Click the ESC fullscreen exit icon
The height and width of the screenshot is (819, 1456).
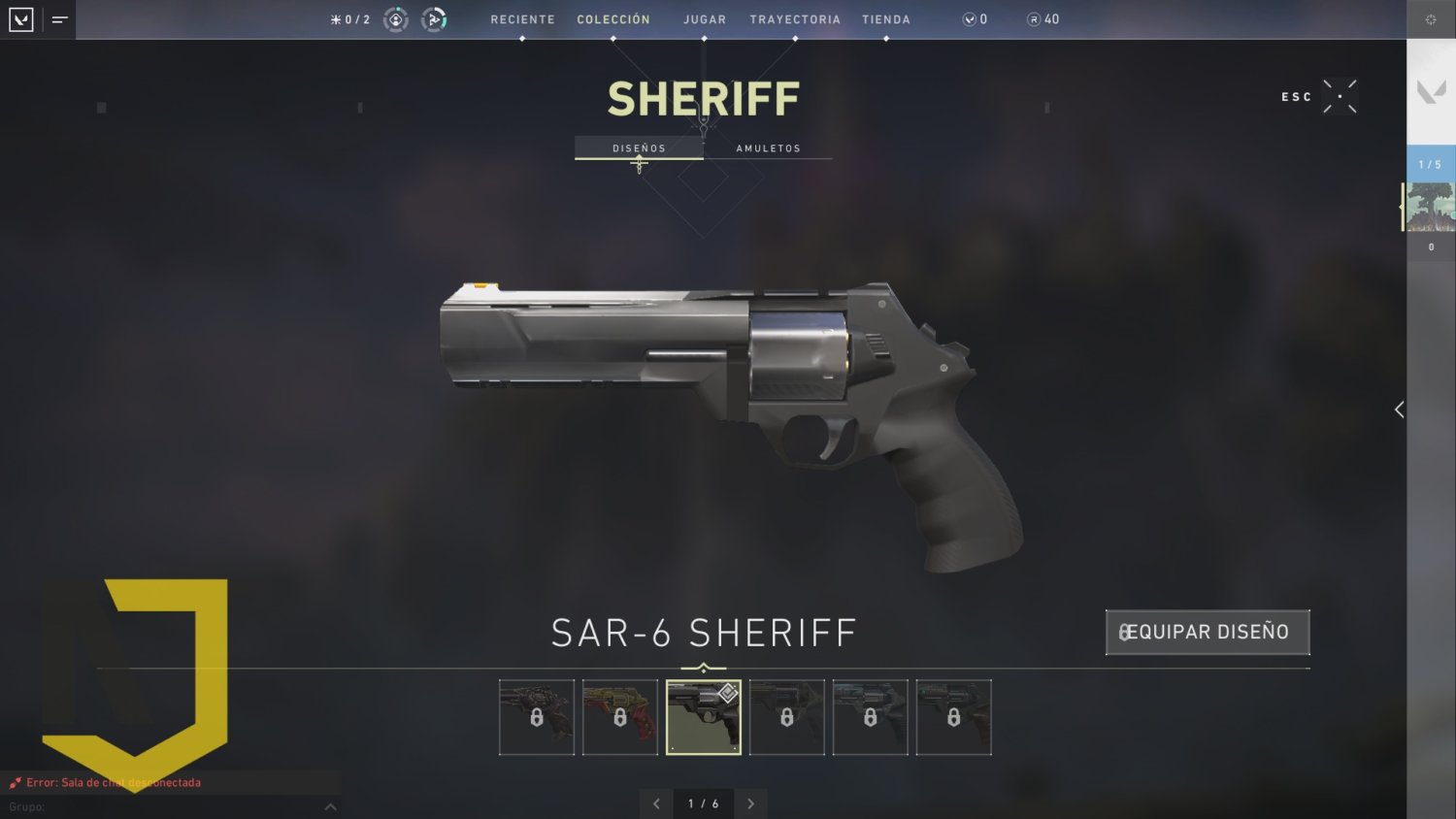pos(1340,96)
